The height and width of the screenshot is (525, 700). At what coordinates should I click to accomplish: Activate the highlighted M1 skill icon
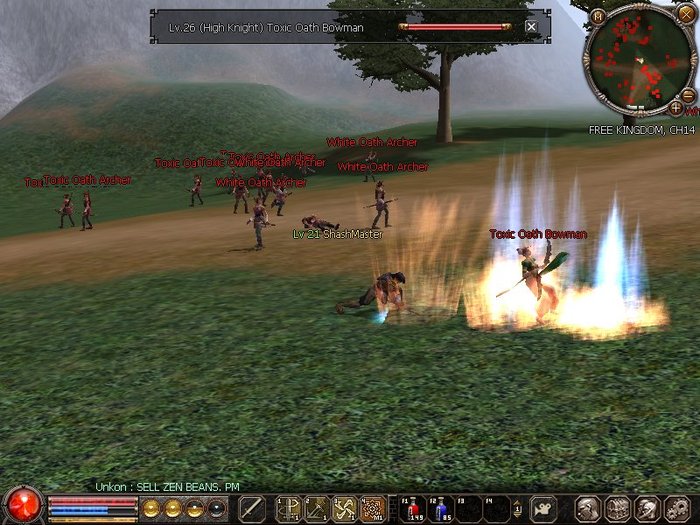coord(372,508)
